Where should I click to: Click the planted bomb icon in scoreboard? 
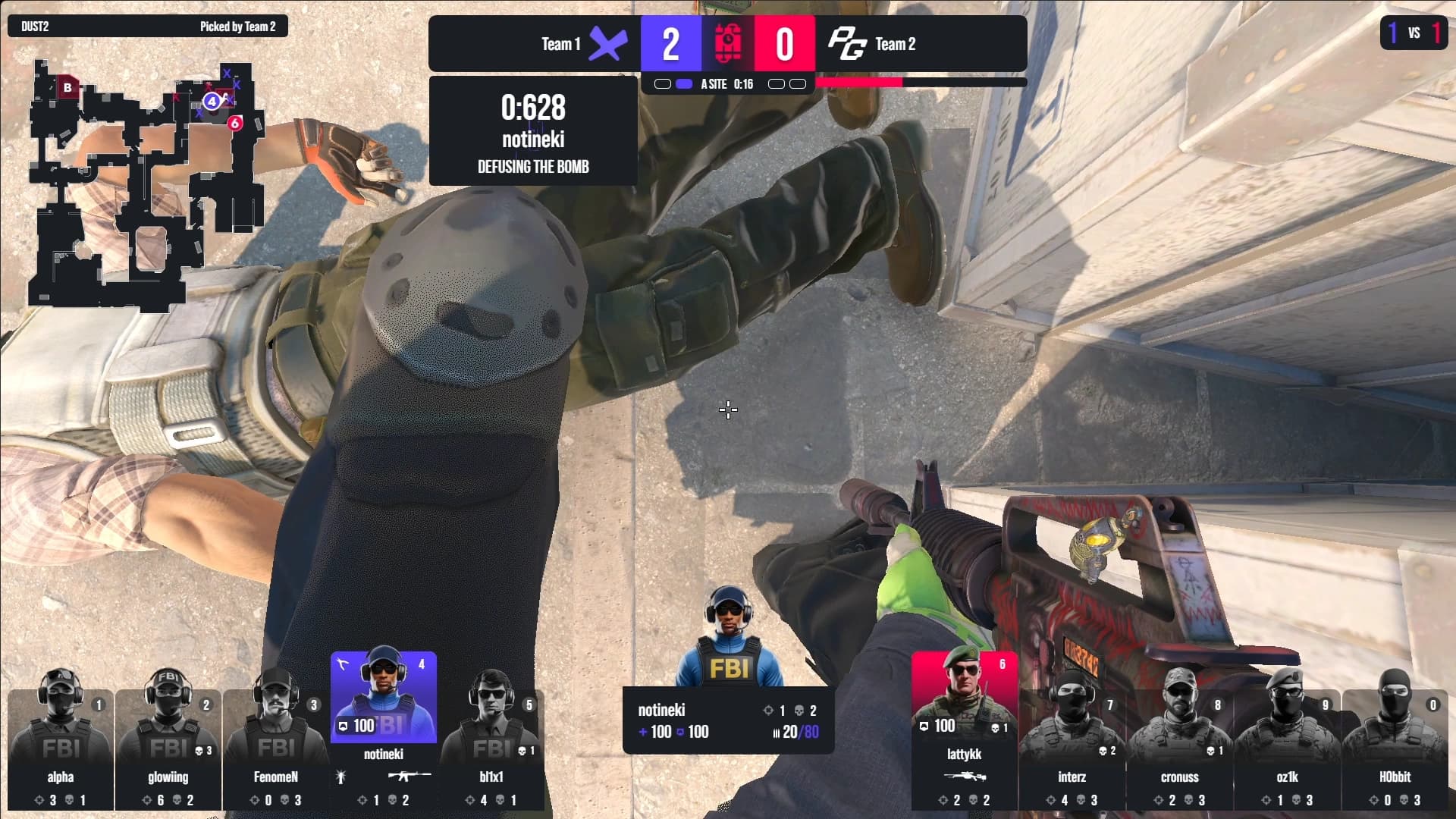[727, 44]
